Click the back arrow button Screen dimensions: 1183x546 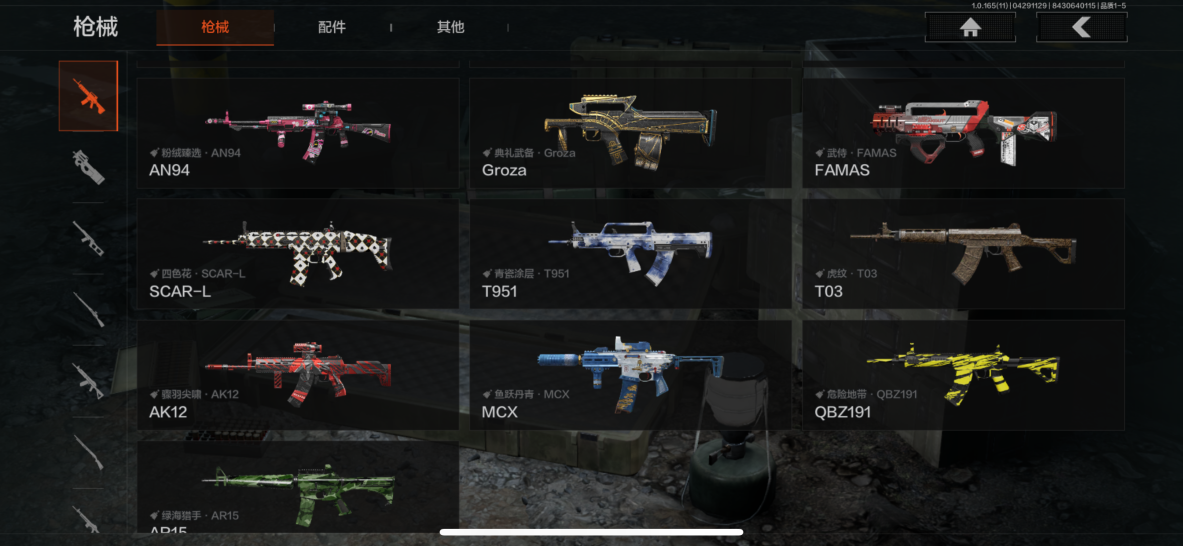[1081, 28]
